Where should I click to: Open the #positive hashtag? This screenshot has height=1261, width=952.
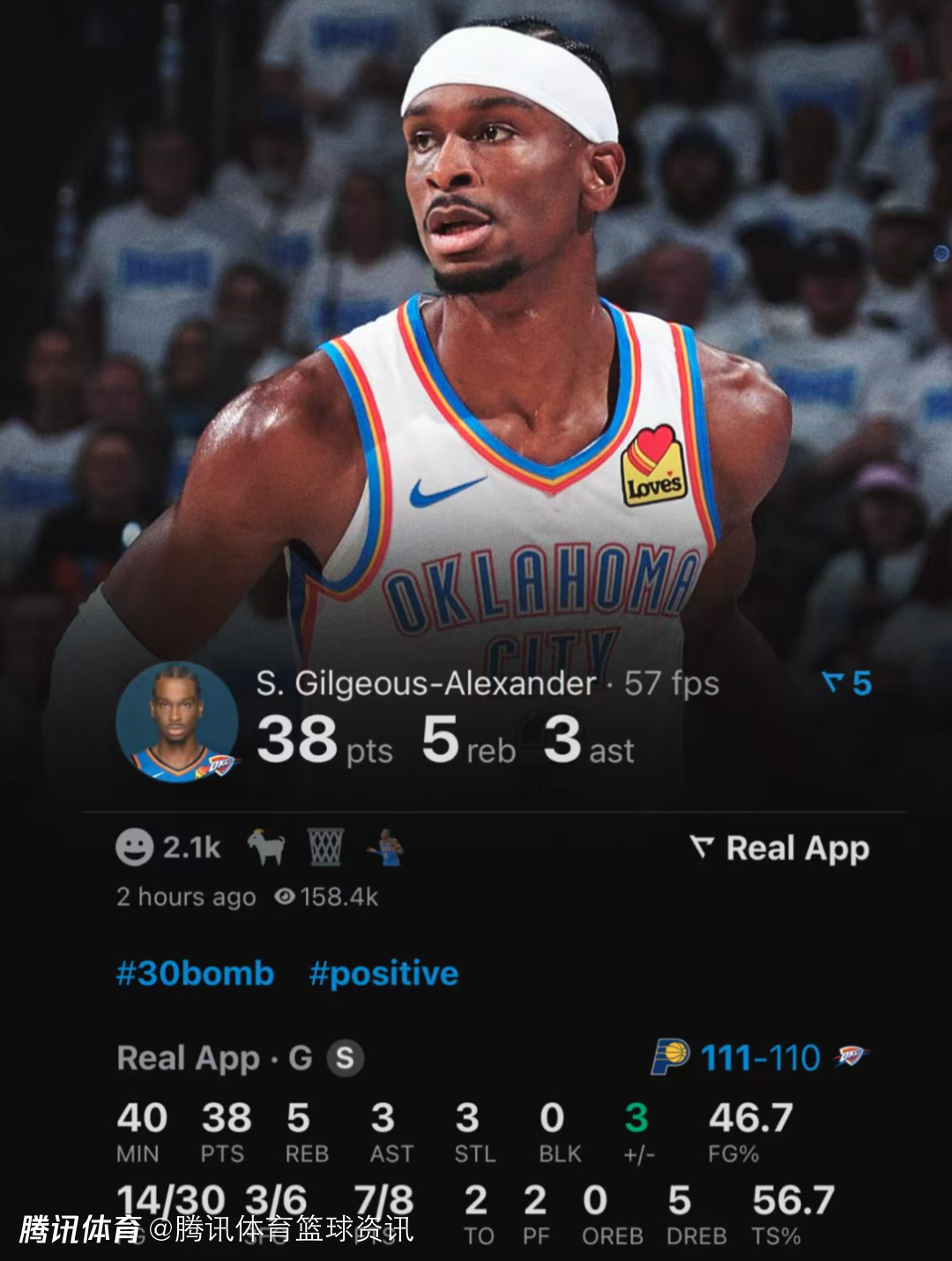coord(383,974)
